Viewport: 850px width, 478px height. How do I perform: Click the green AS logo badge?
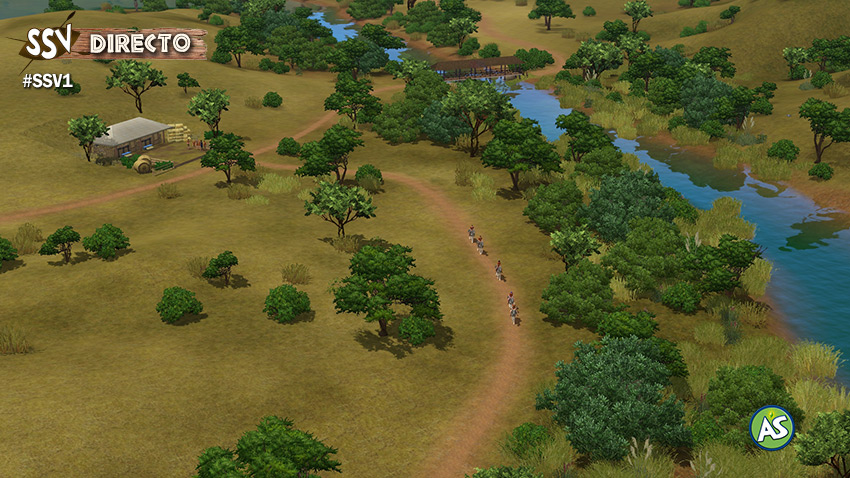tap(771, 428)
